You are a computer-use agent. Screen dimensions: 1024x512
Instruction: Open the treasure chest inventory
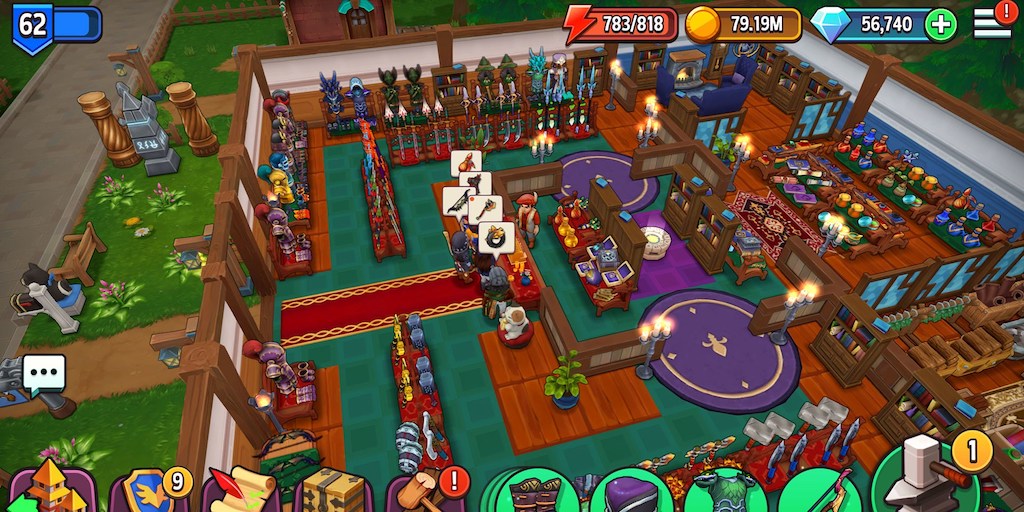point(334,492)
